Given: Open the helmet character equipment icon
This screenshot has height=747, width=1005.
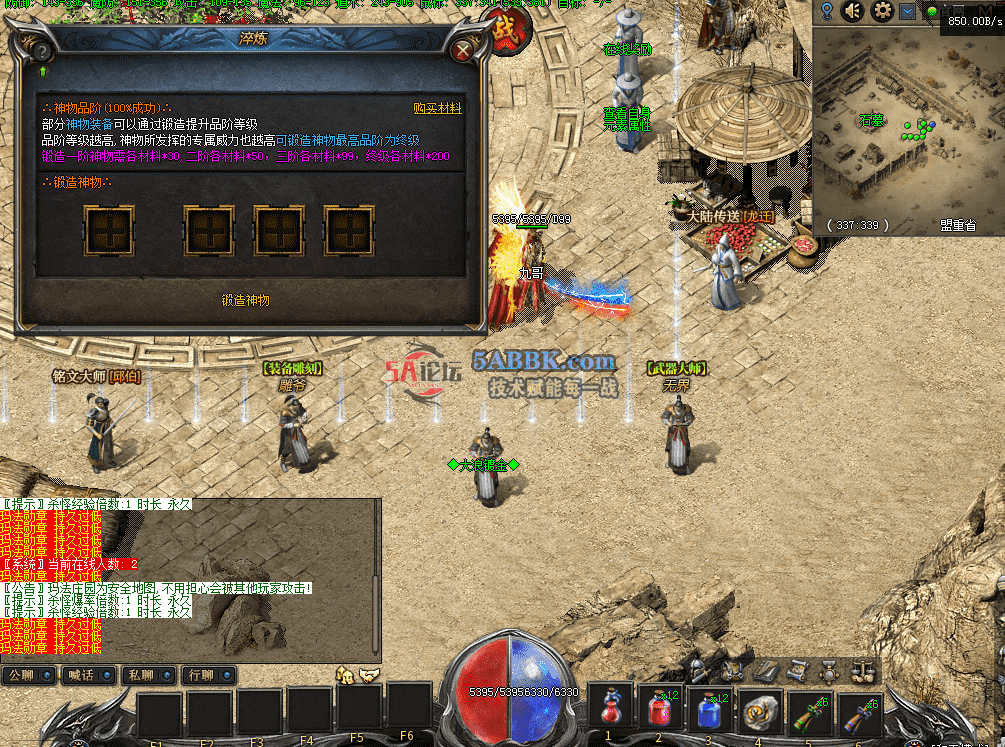Looking at the screenshot, I should point(699,670).
